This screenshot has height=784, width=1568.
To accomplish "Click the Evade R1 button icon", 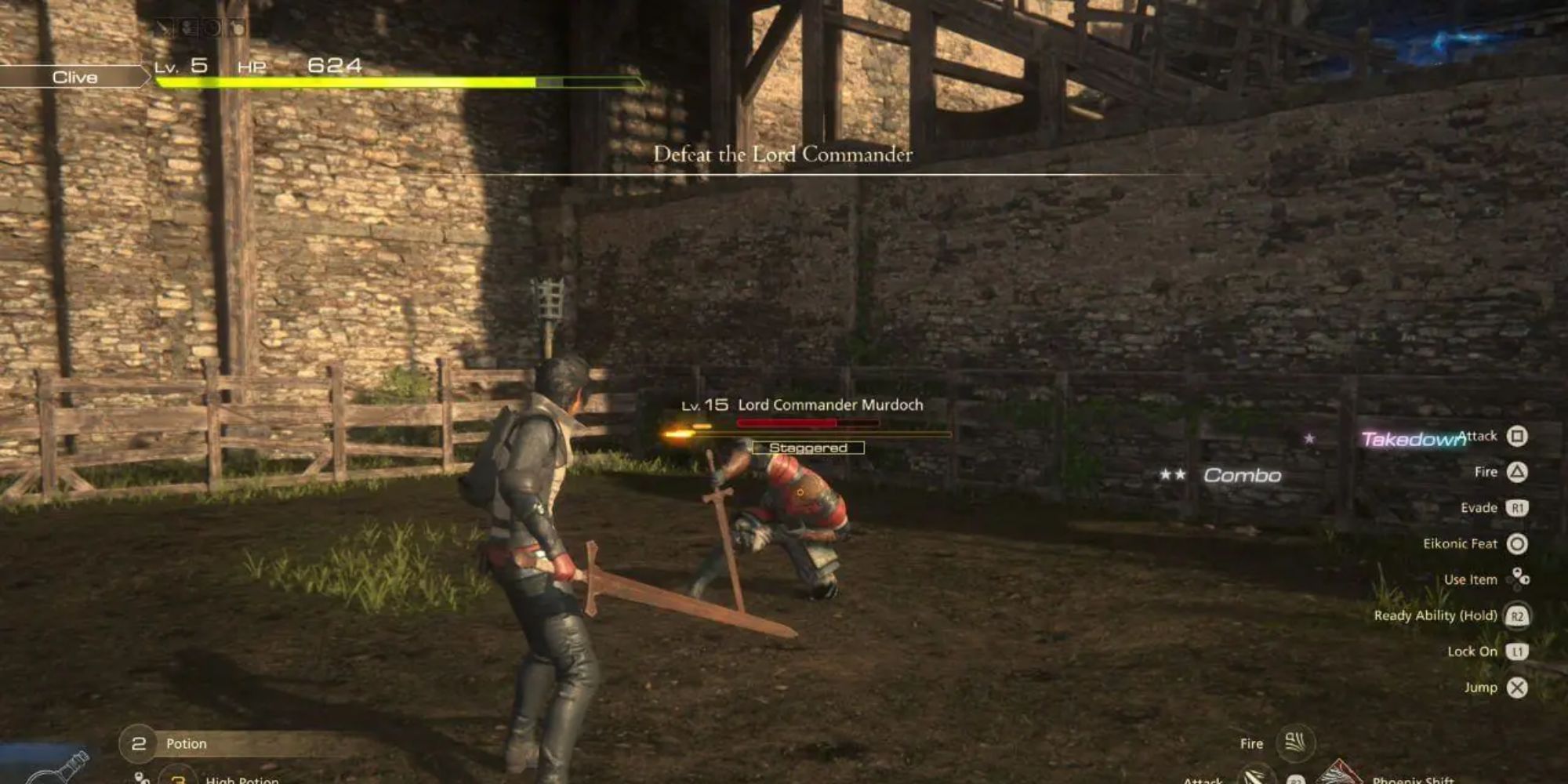I will pos(1515,507).
